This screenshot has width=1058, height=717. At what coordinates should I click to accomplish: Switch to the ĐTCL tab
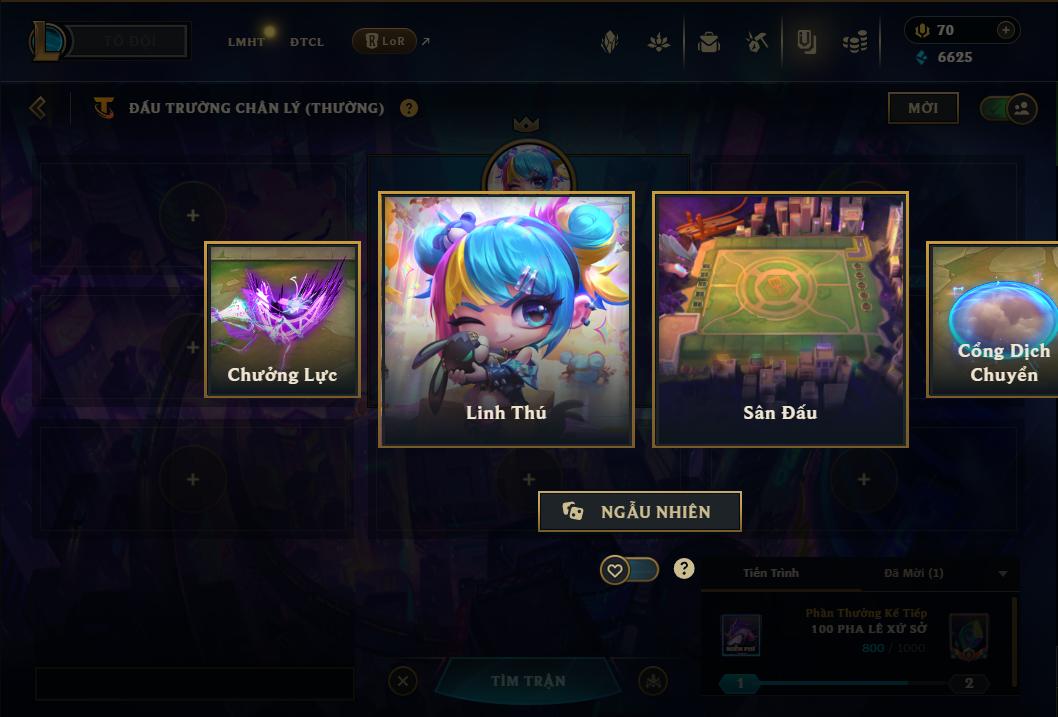tap(307, 42)
